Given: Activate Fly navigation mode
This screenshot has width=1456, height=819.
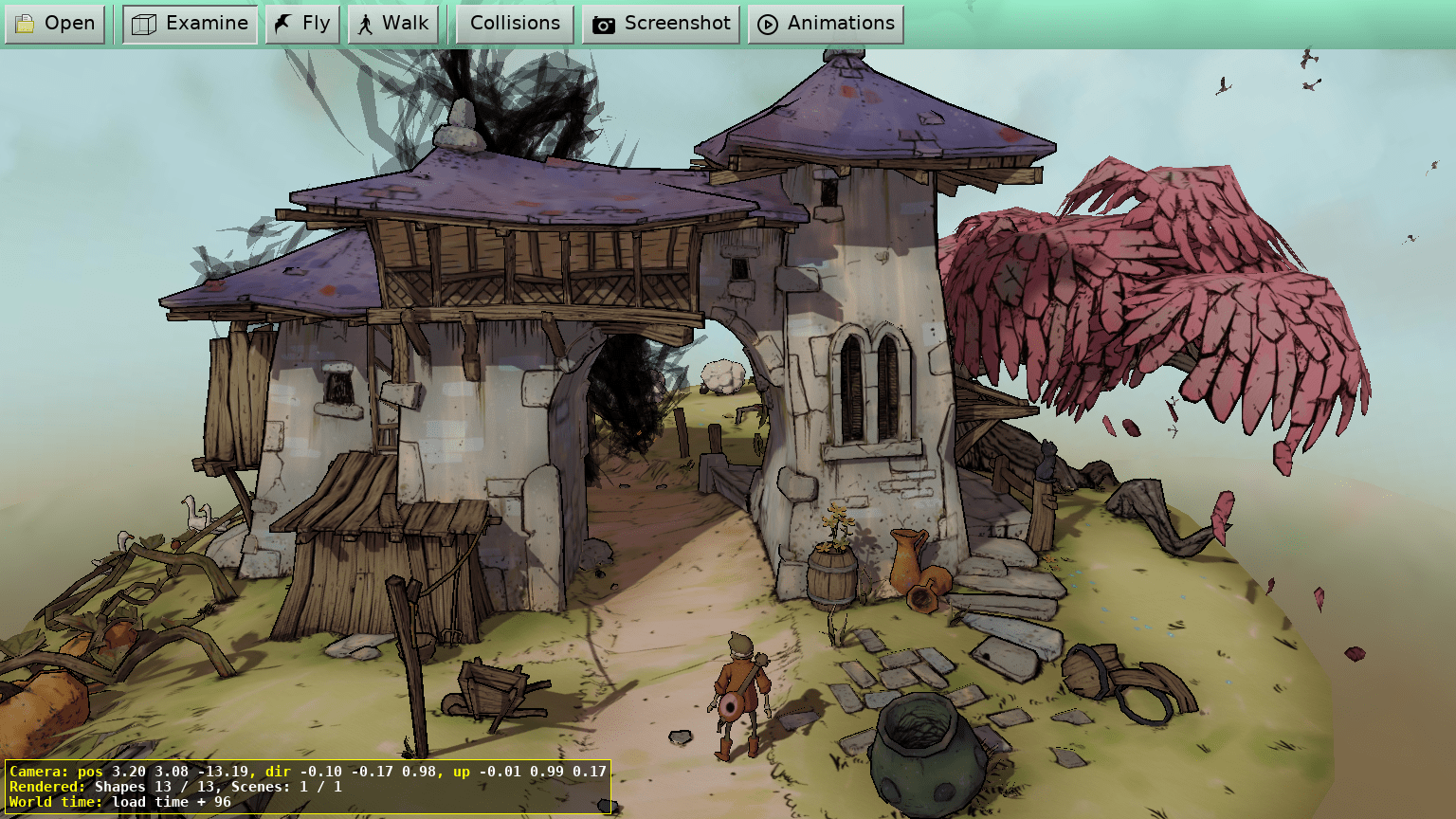Looking at the screenshot, I should (x=302, y=24).
